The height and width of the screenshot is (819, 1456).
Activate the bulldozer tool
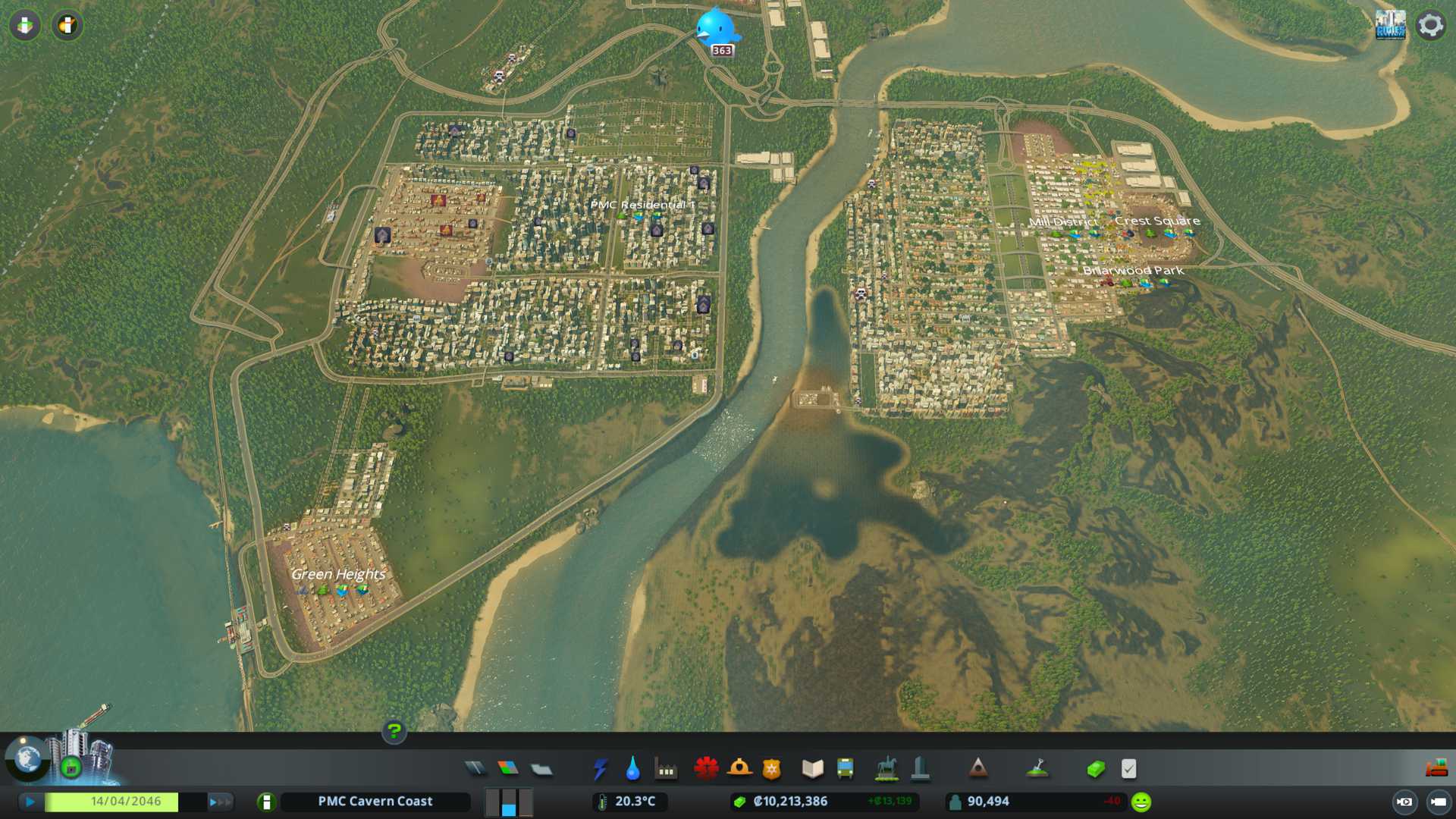pos(1436,769)
